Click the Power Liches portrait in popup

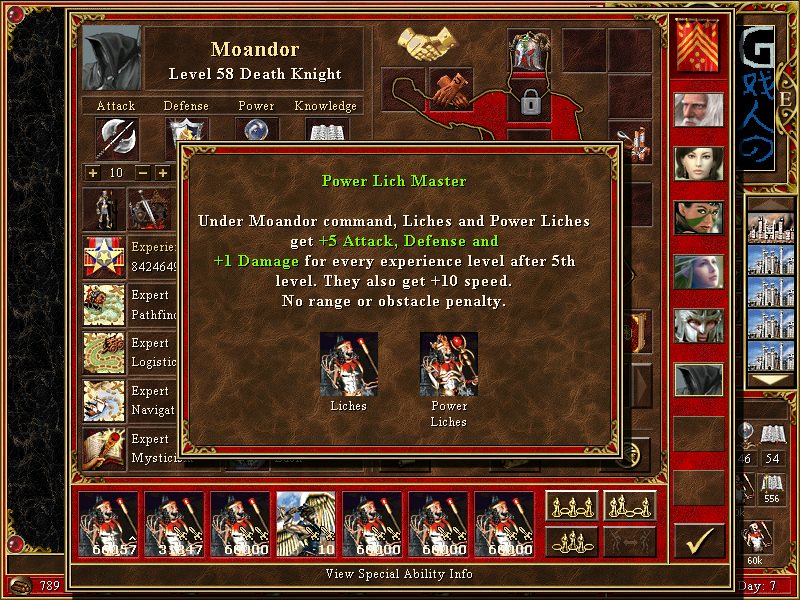coord(448,364)
